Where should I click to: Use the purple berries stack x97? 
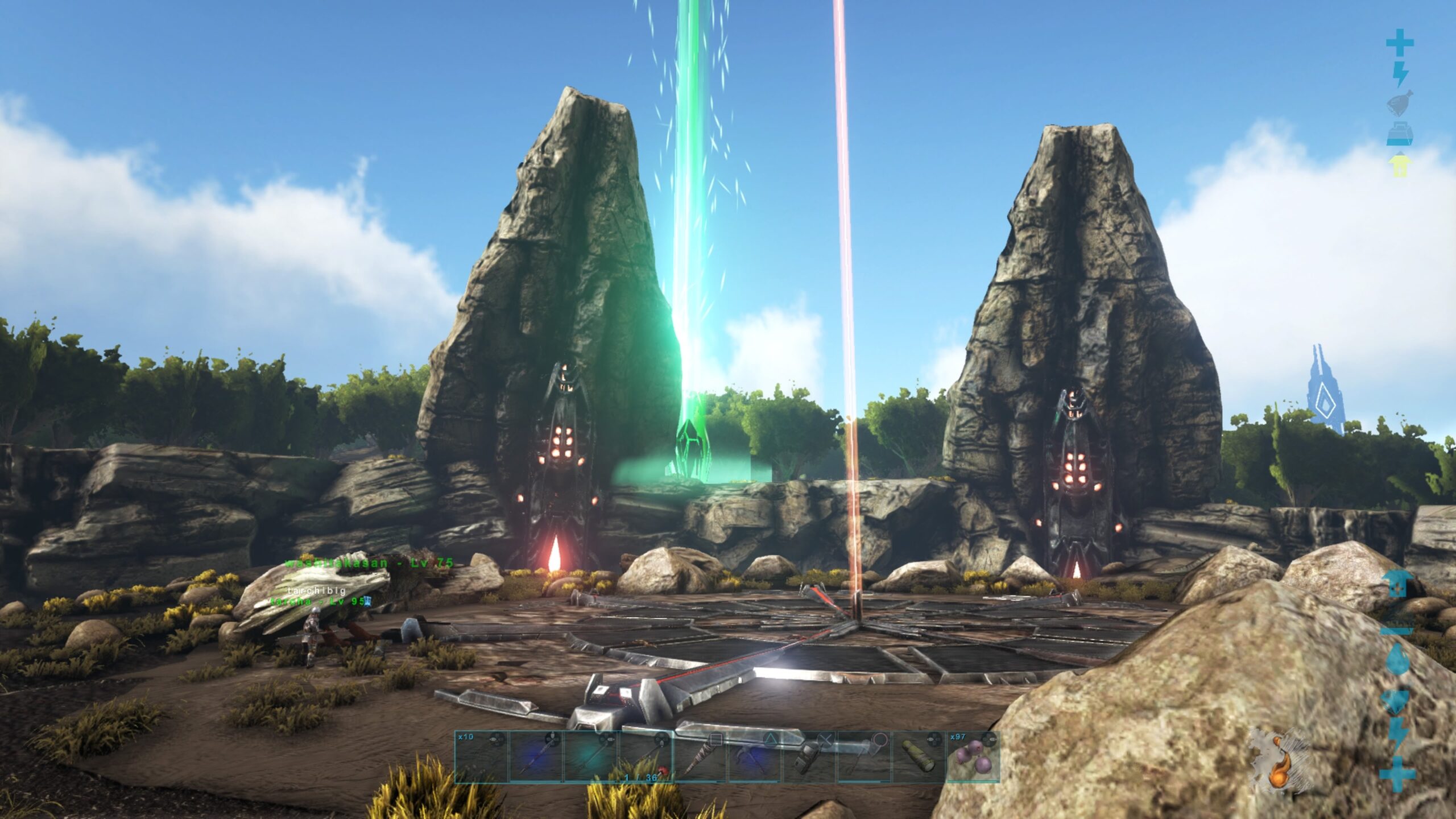coord(973,756)
